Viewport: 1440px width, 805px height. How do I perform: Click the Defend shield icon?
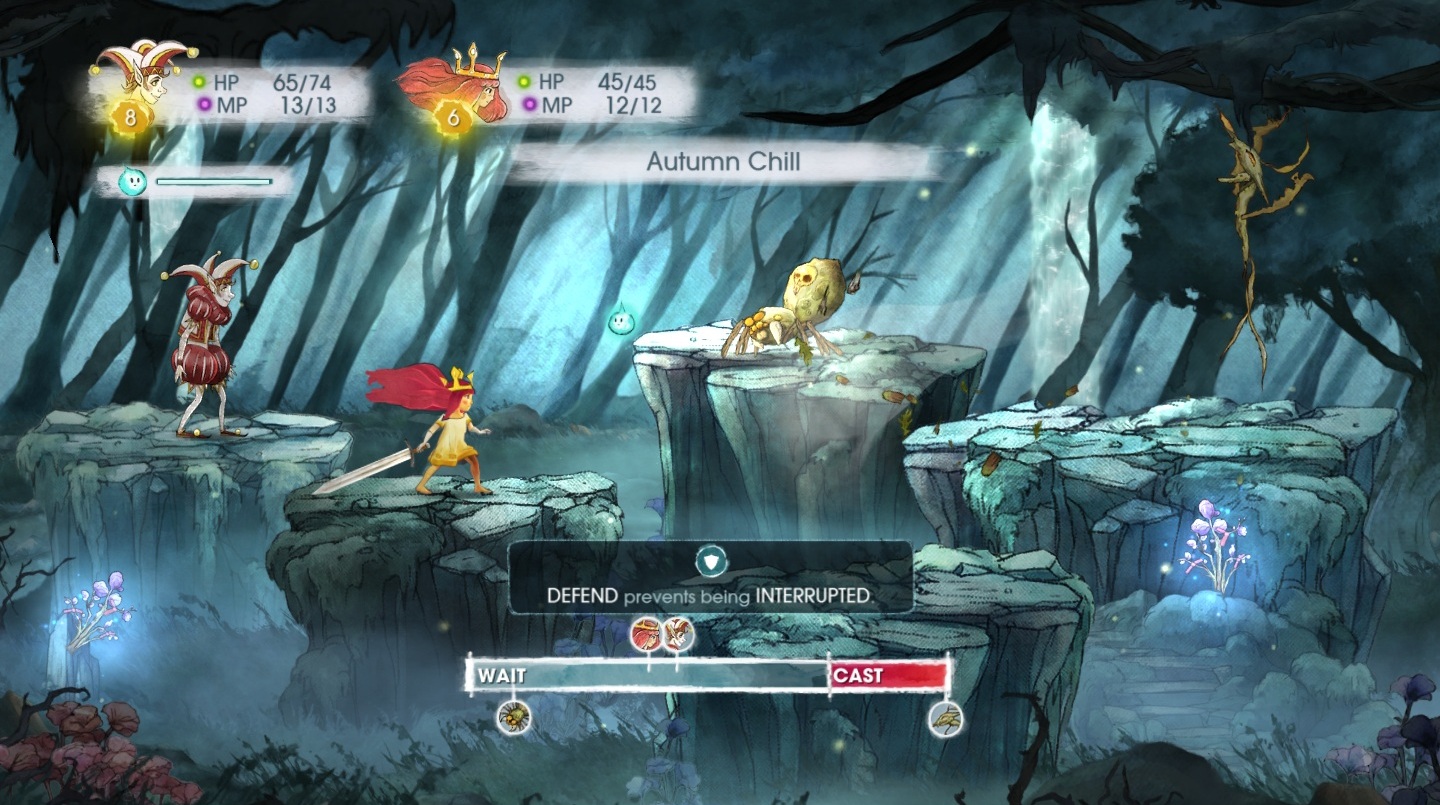tap(711, 561)
